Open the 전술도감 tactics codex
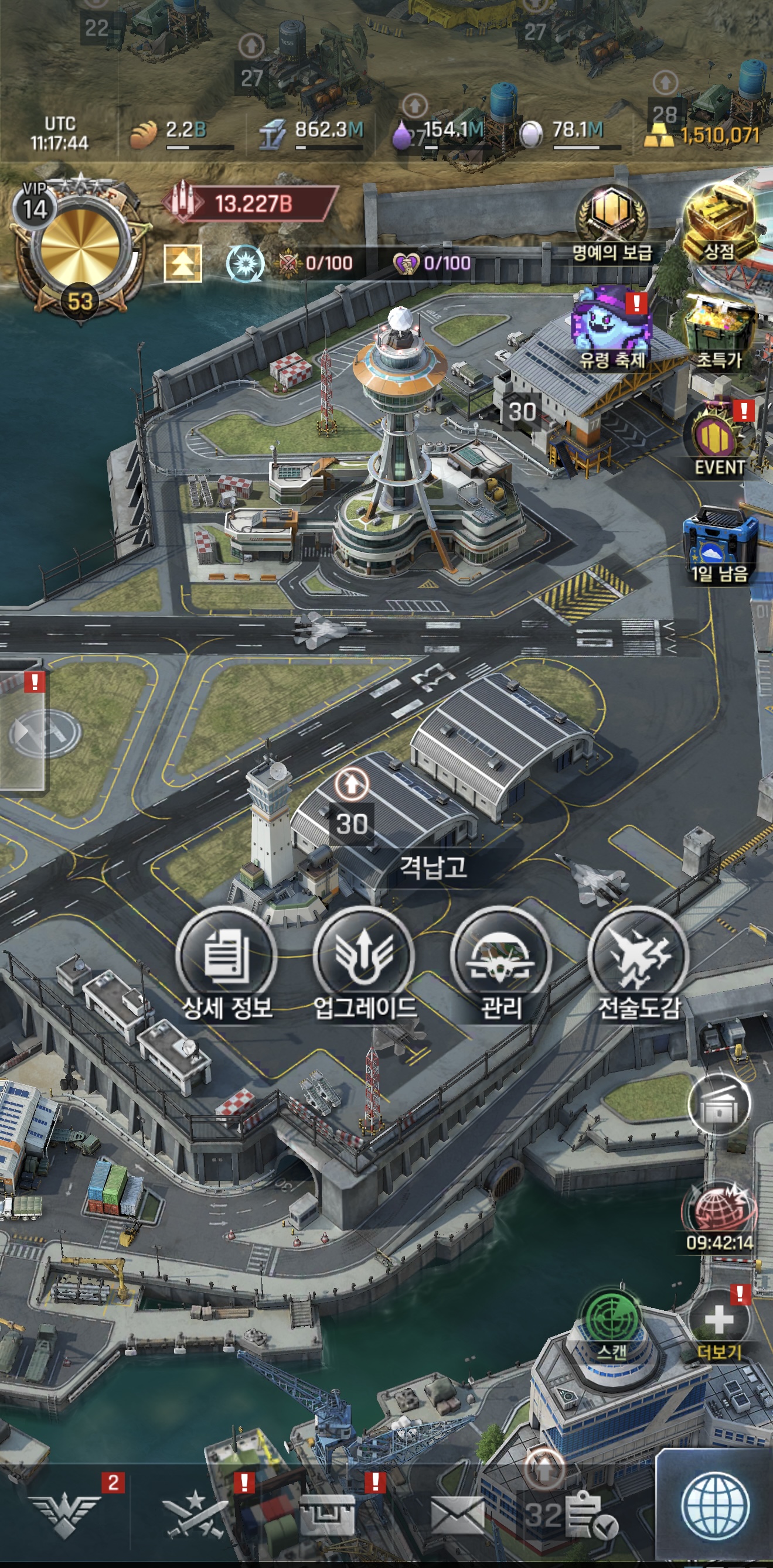The height and width of the screenshot is (1568, 773). click(x=638, y=958)
